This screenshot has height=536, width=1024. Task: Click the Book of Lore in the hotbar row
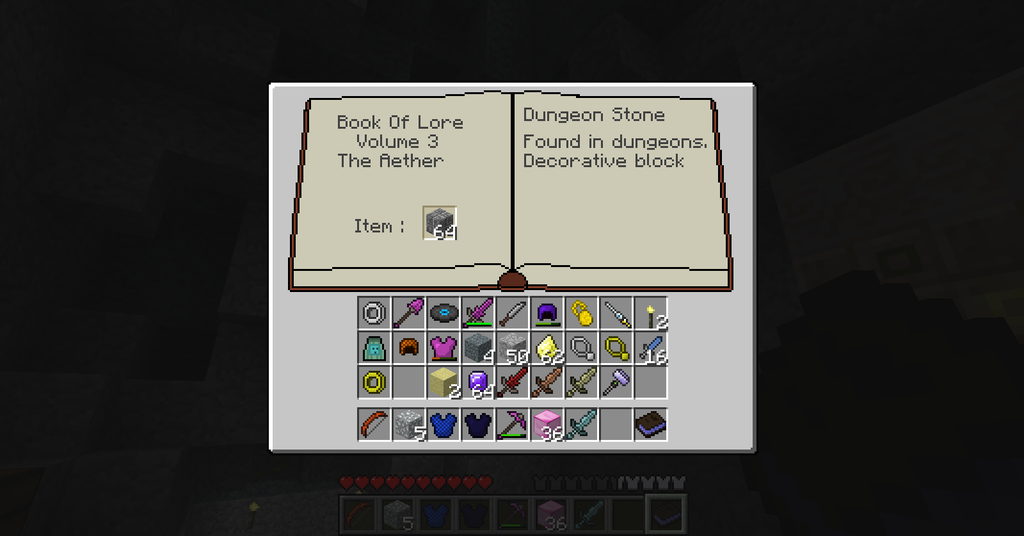click(651, 425)
